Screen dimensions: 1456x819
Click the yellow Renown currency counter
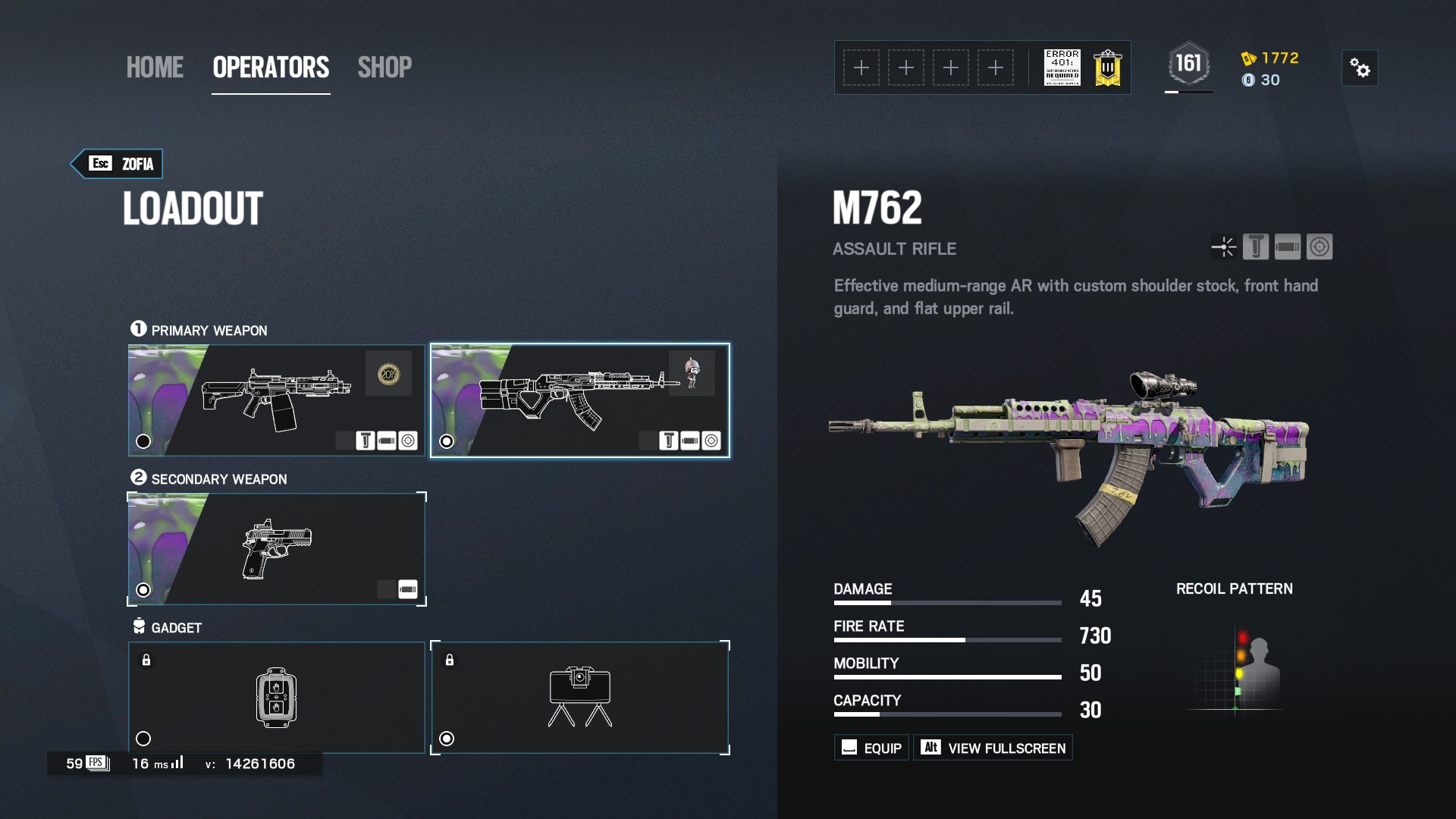1271,58
